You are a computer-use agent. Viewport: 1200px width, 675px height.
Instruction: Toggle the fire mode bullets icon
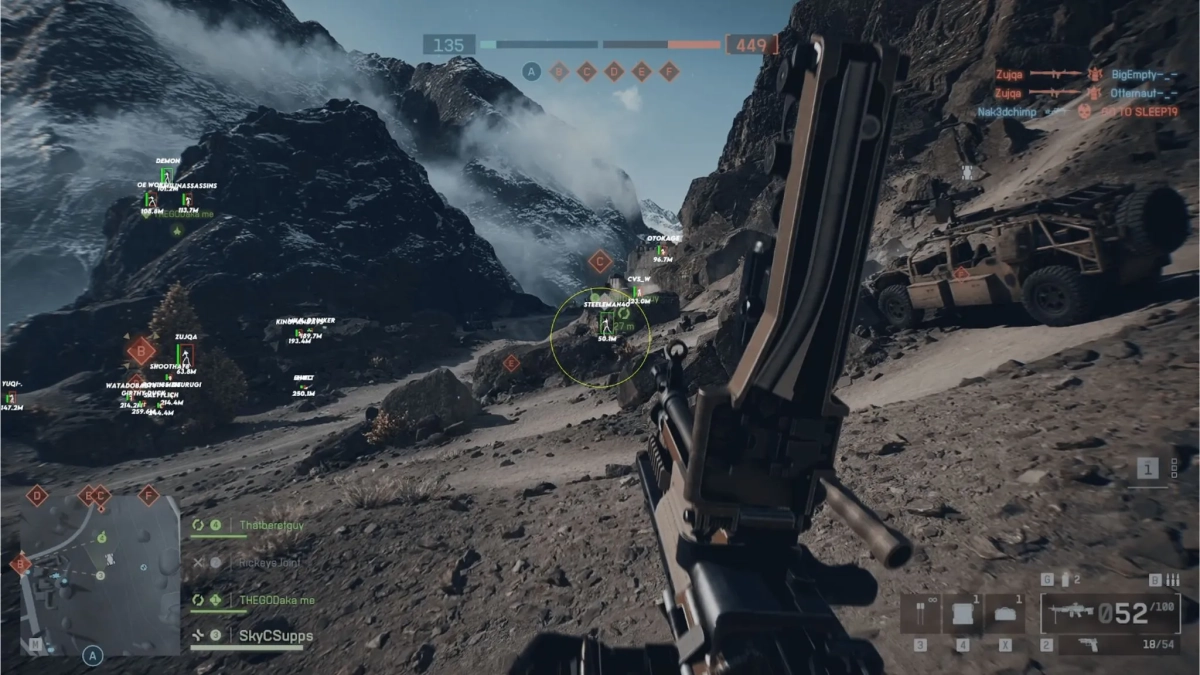pos(1173,579)
